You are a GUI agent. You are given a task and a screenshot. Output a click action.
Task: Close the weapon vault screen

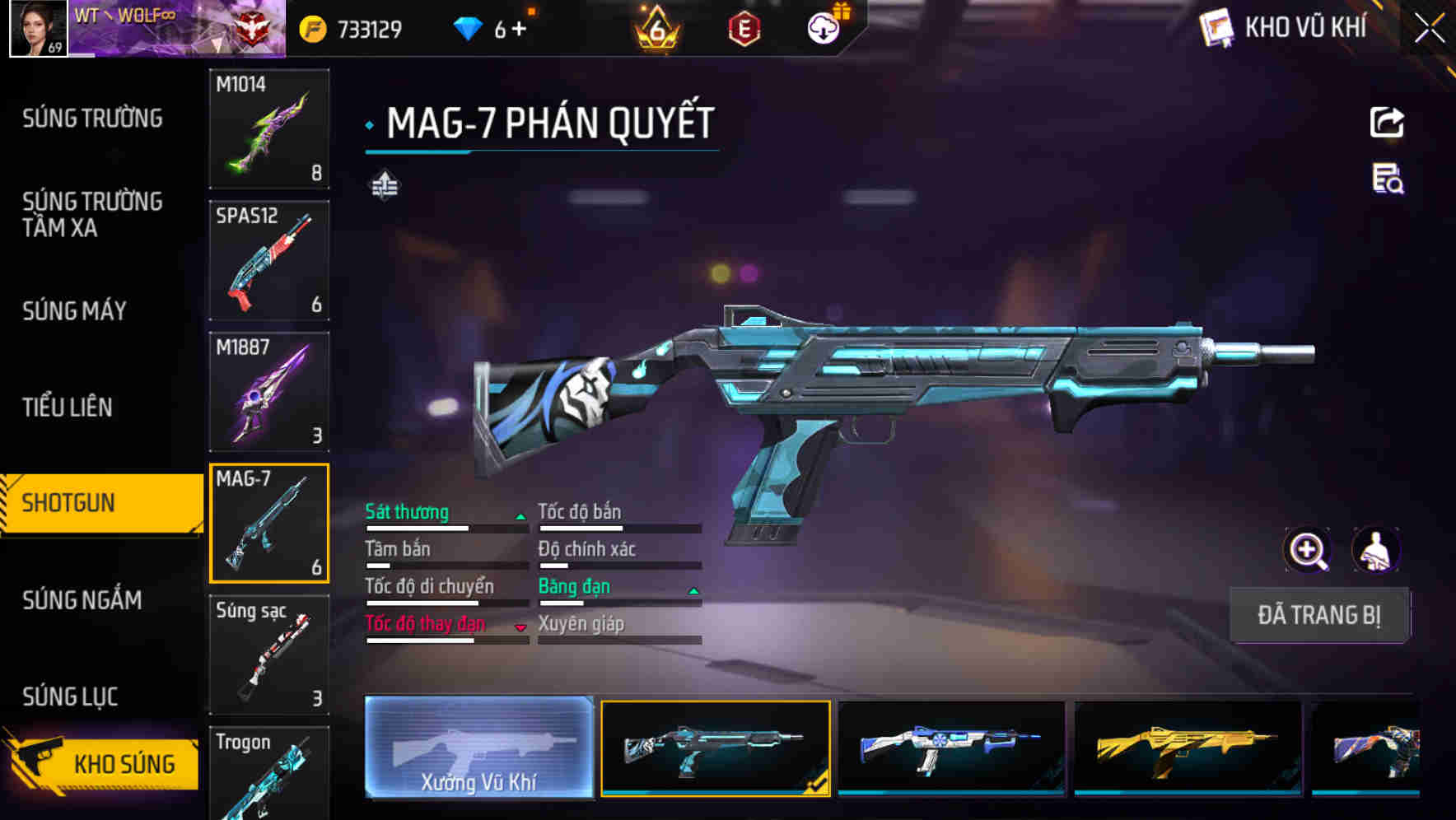1429,29
